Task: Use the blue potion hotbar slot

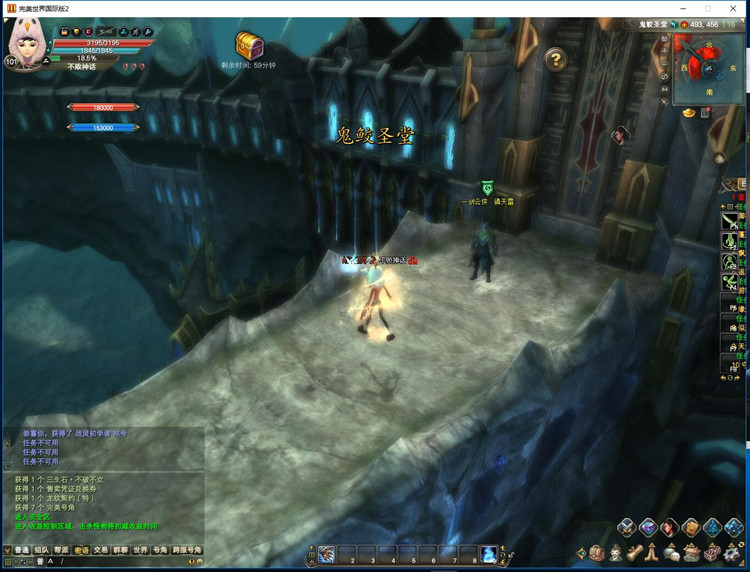Action: click(488, 554)
